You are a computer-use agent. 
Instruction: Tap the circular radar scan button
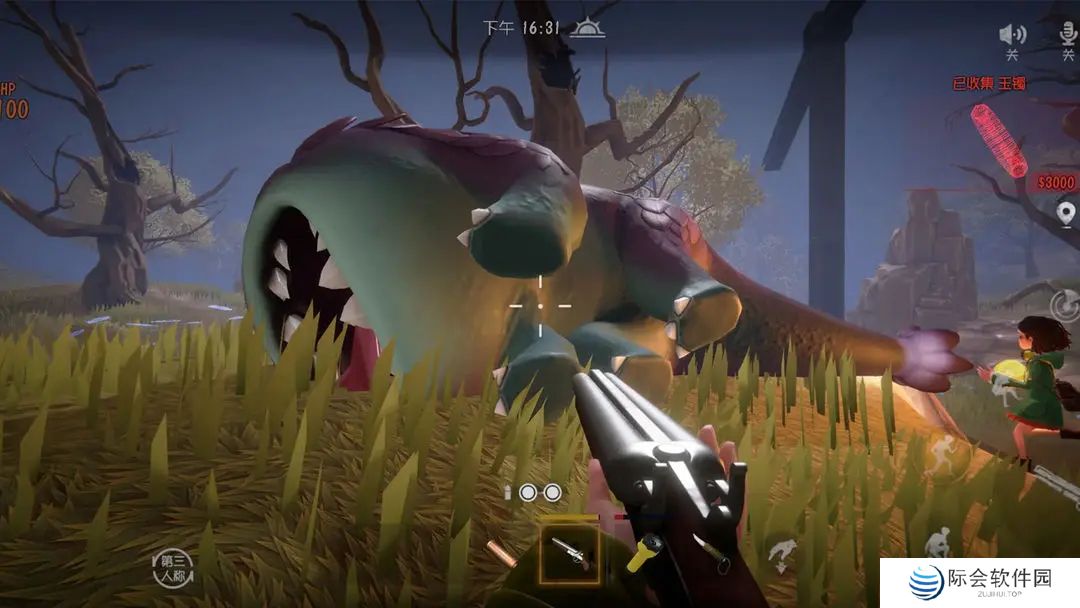[x=1066, y=305]
